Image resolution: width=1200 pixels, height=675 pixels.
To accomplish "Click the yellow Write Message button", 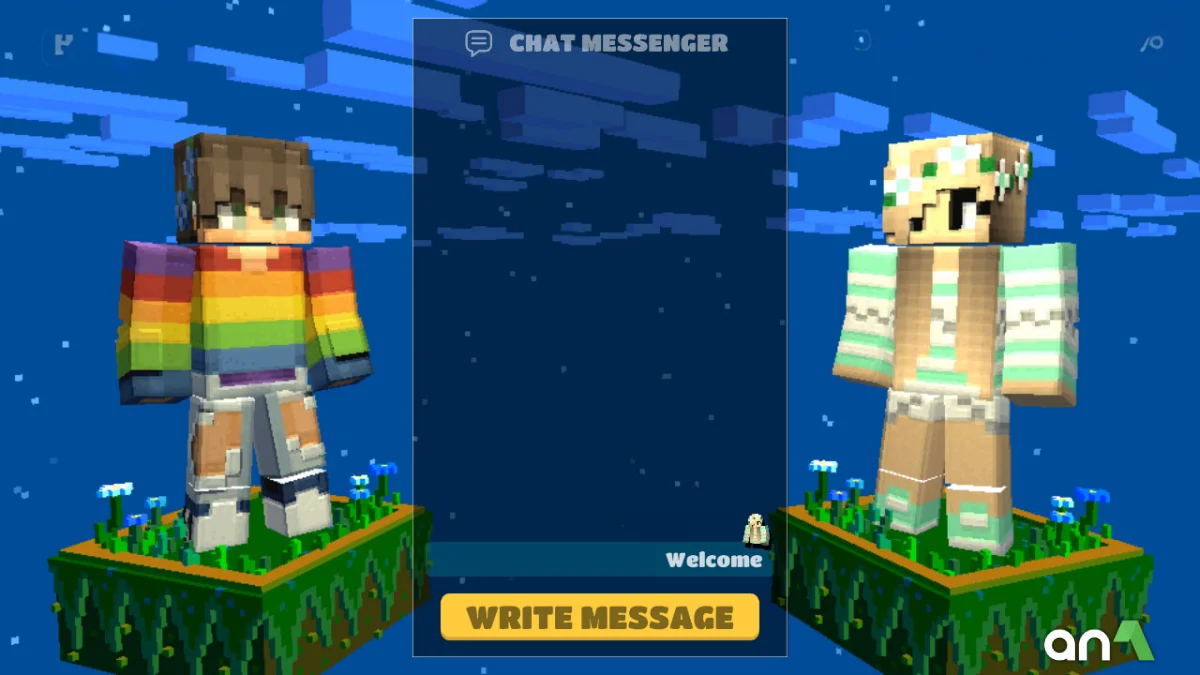I will (600, 617).
